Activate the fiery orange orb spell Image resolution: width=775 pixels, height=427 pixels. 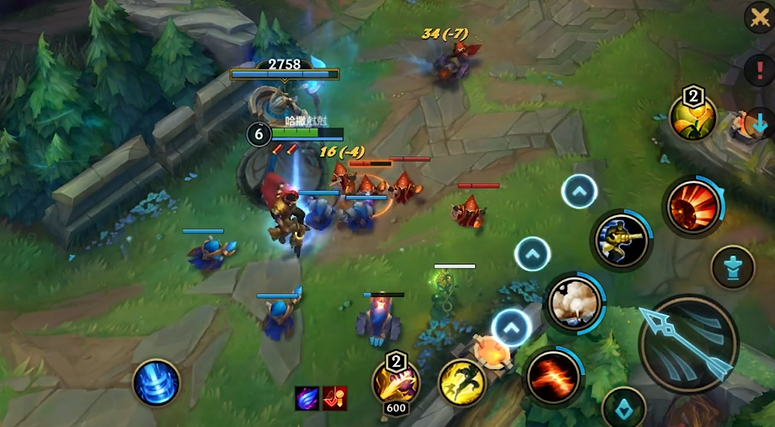tap(492, 350)
